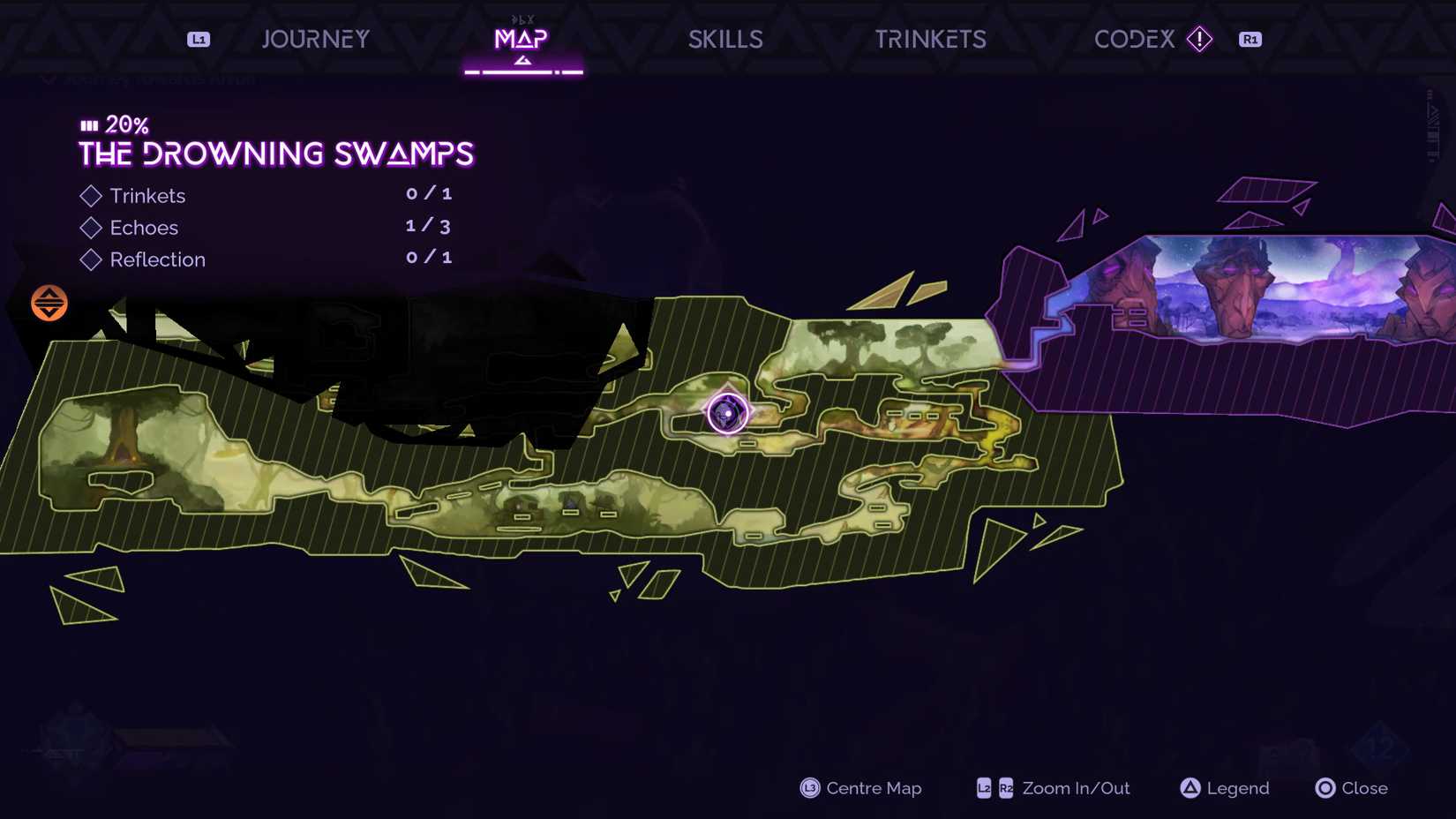Open the map Legend
This screenshot has height=819, width=1456.
[x=1224, y=788]
